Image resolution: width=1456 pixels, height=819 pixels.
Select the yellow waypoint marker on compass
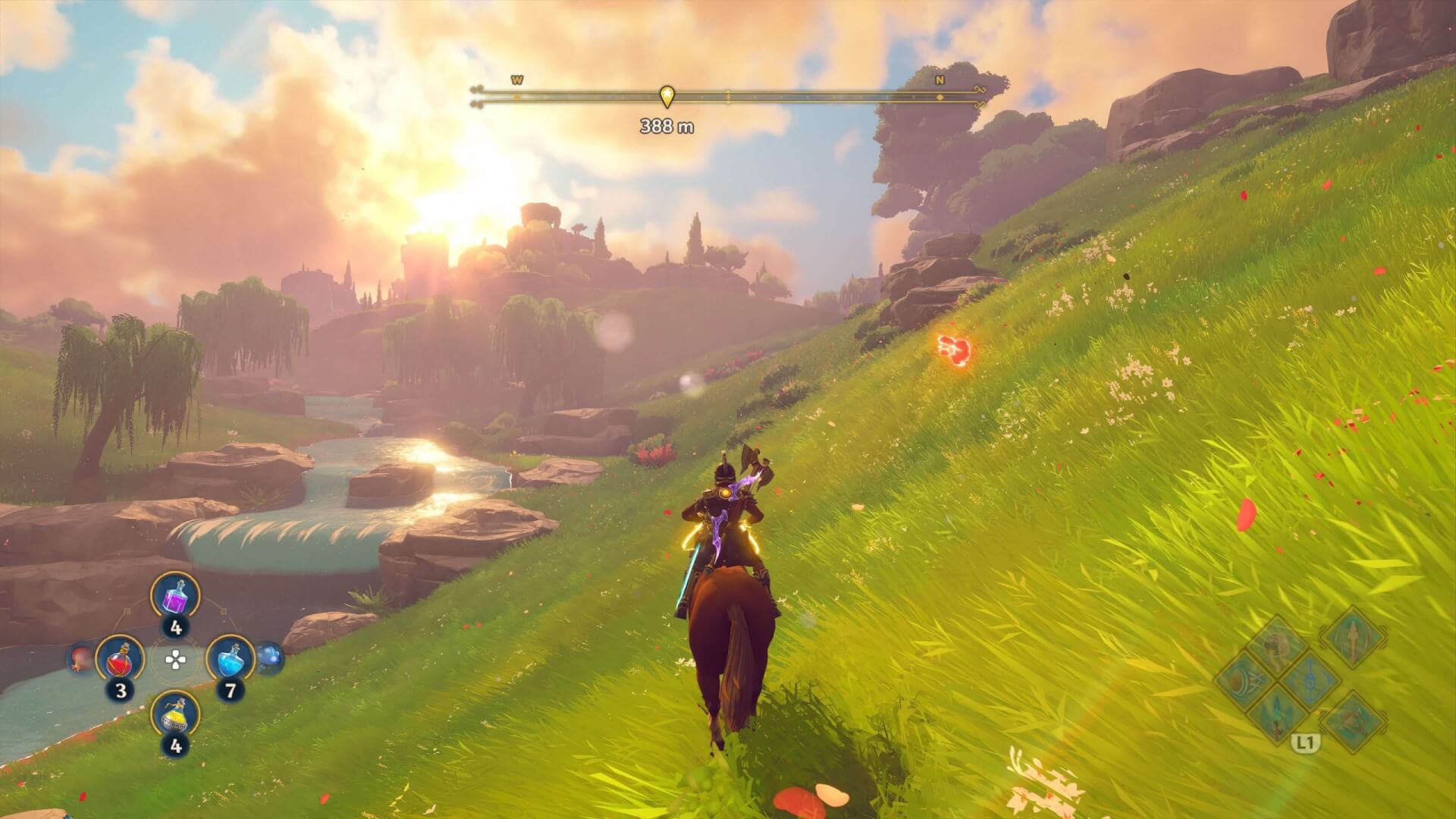coord(667,96)
